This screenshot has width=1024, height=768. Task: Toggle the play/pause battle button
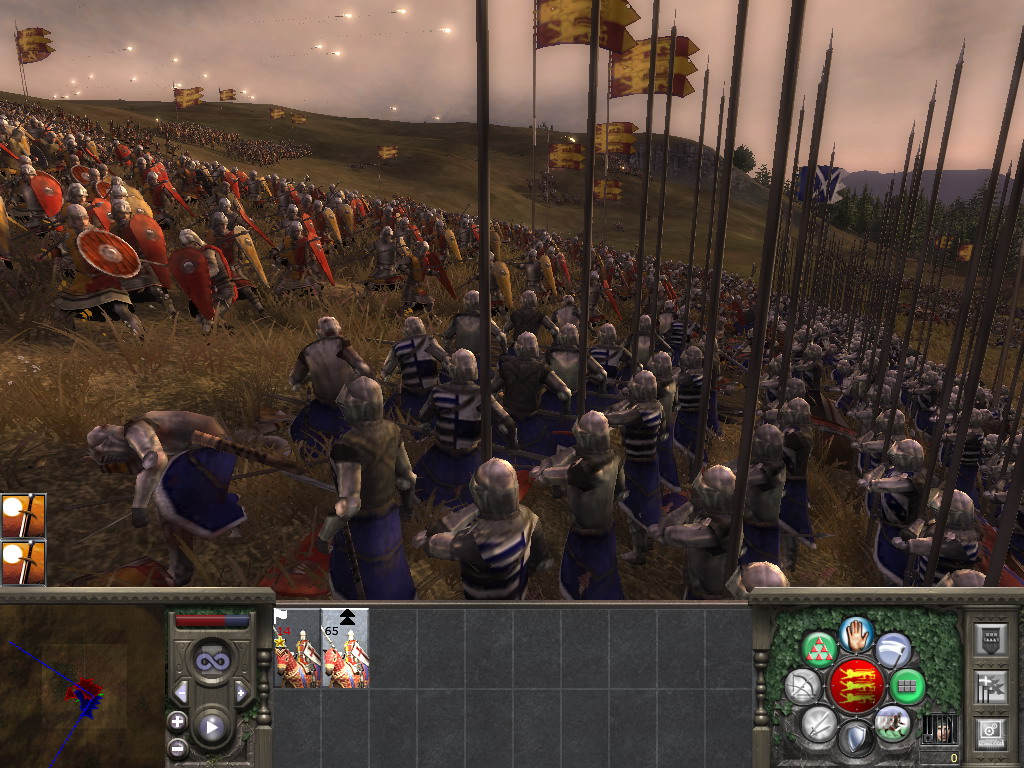pyautogui.click(x=212, y=727)
